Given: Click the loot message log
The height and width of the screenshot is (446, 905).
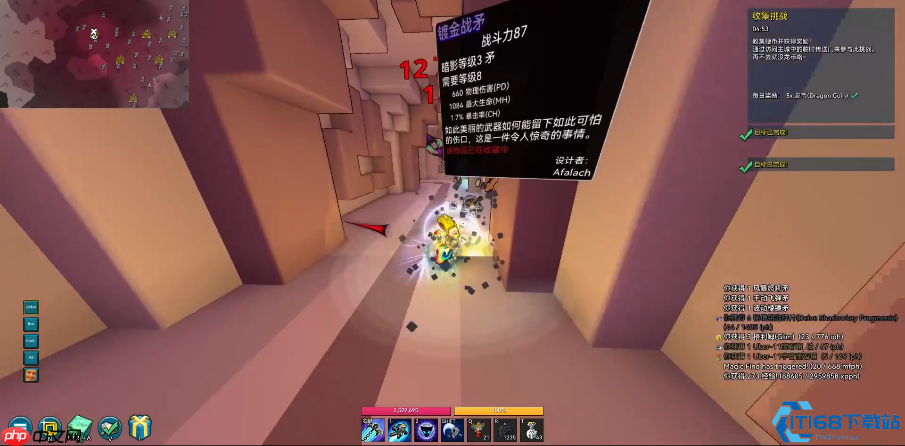Looking at the screenshot, I should coord(790,332).
